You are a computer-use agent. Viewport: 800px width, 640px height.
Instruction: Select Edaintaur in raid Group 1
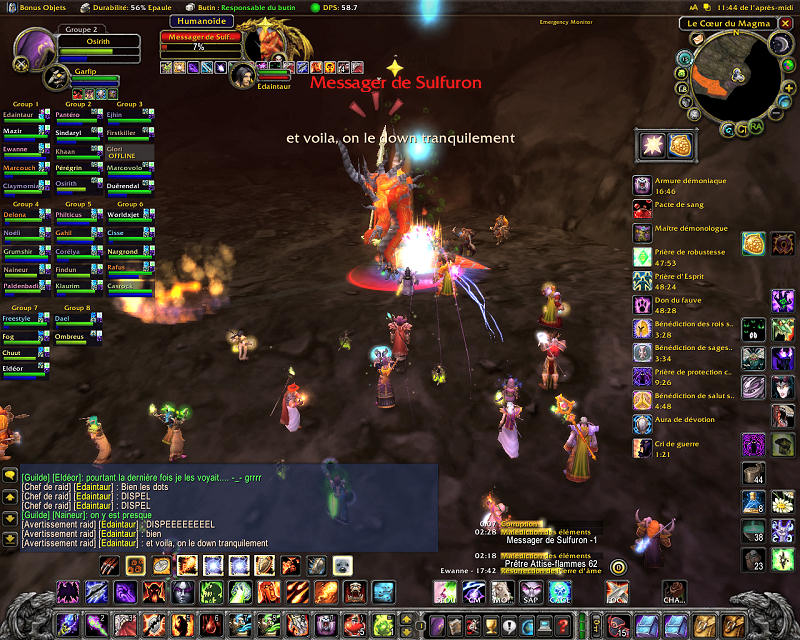coord(26,118)
